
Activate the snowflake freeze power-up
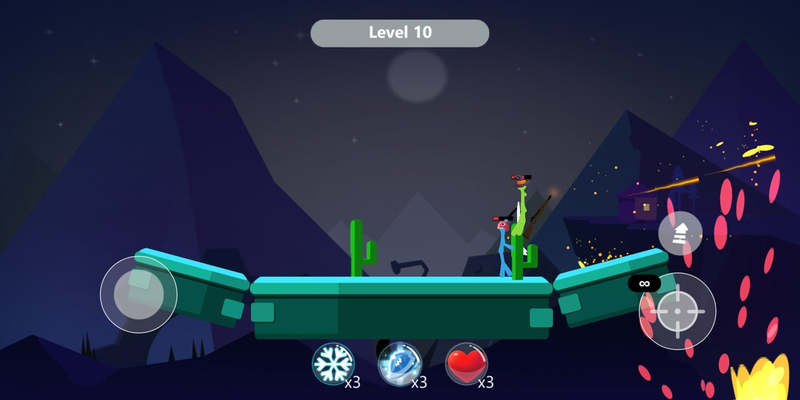pos(333,364)
